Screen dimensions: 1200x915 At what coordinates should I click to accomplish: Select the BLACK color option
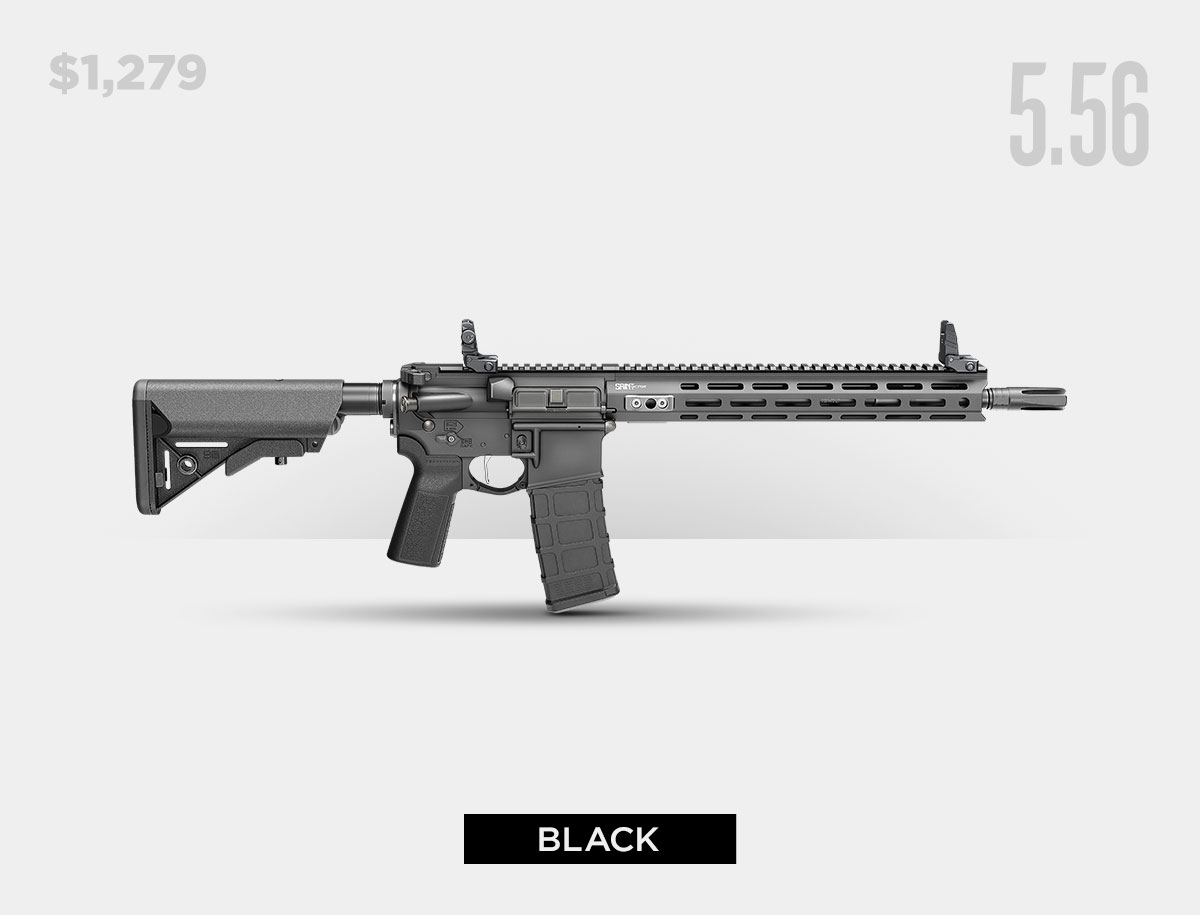[599, 839]
